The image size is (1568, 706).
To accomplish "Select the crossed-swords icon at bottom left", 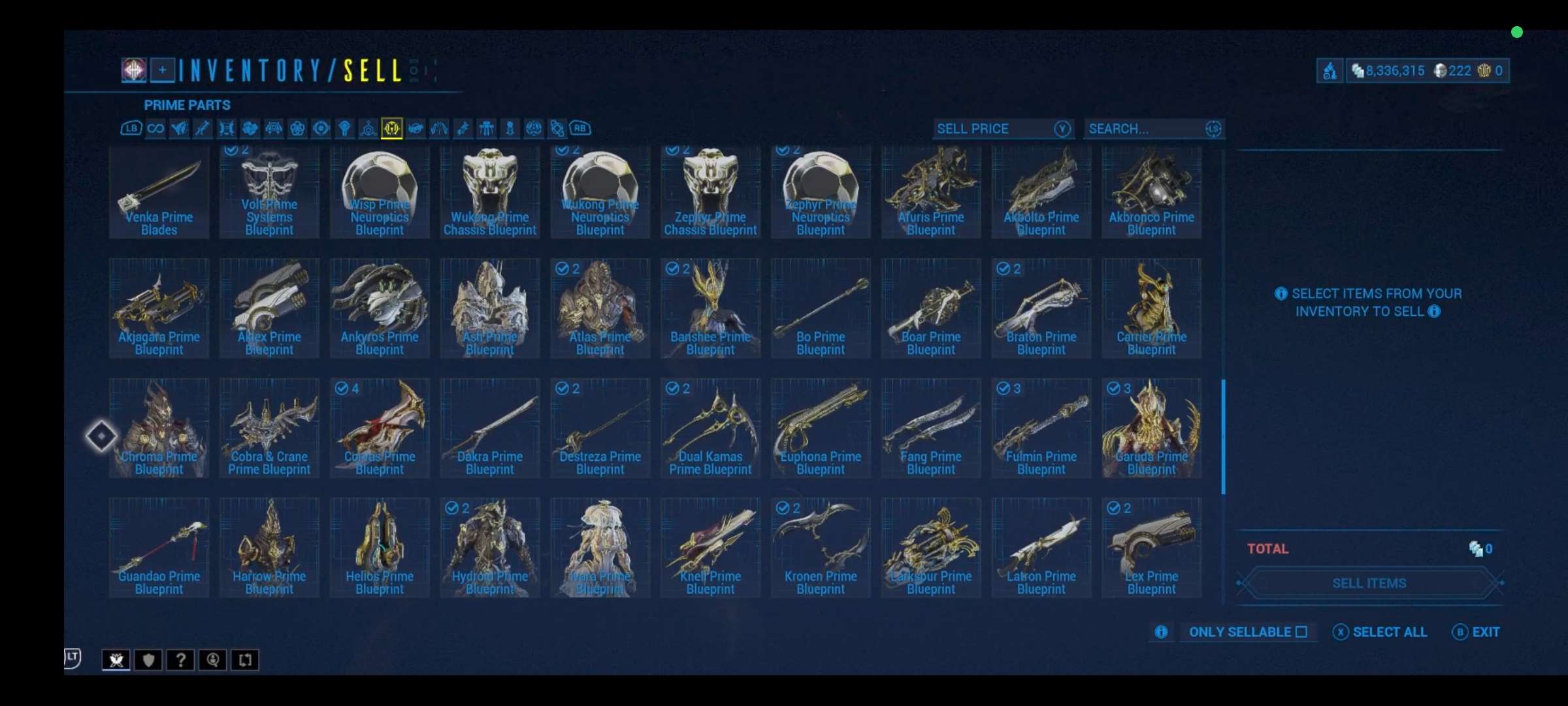I will tap(116, 660).
